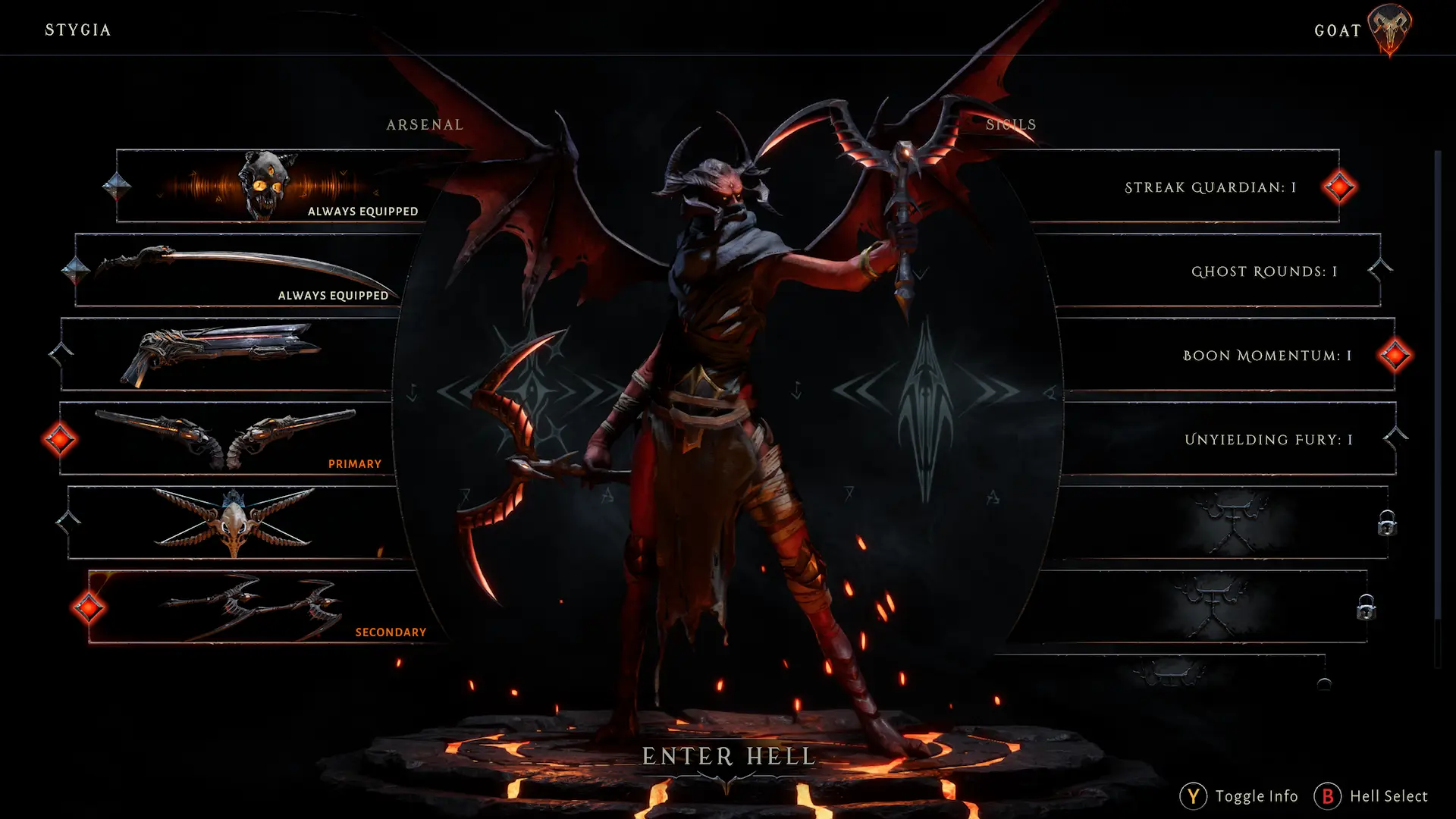
Task: Toggle the red sigil marker on Boon Momentum
Action: [x=1395, y=355]
